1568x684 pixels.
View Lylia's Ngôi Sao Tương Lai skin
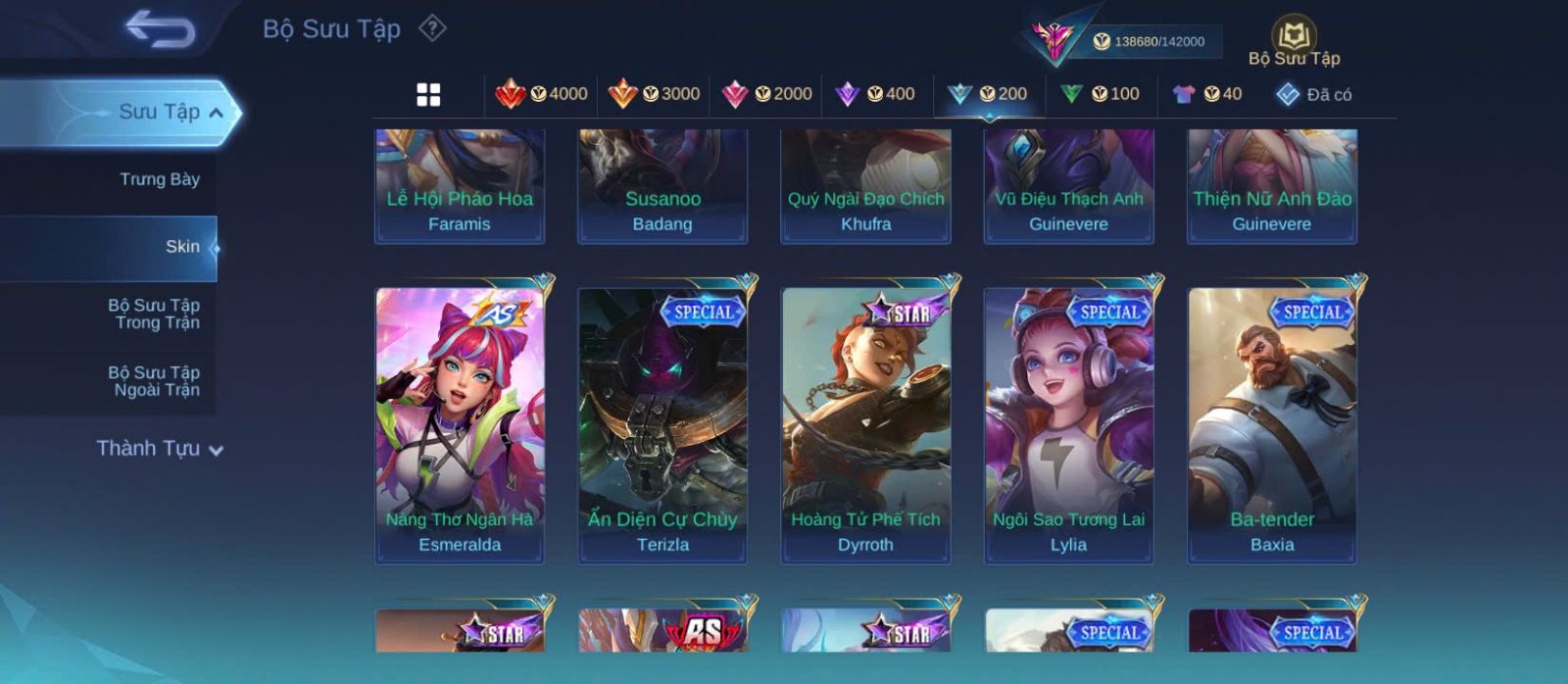point(1068,425)
